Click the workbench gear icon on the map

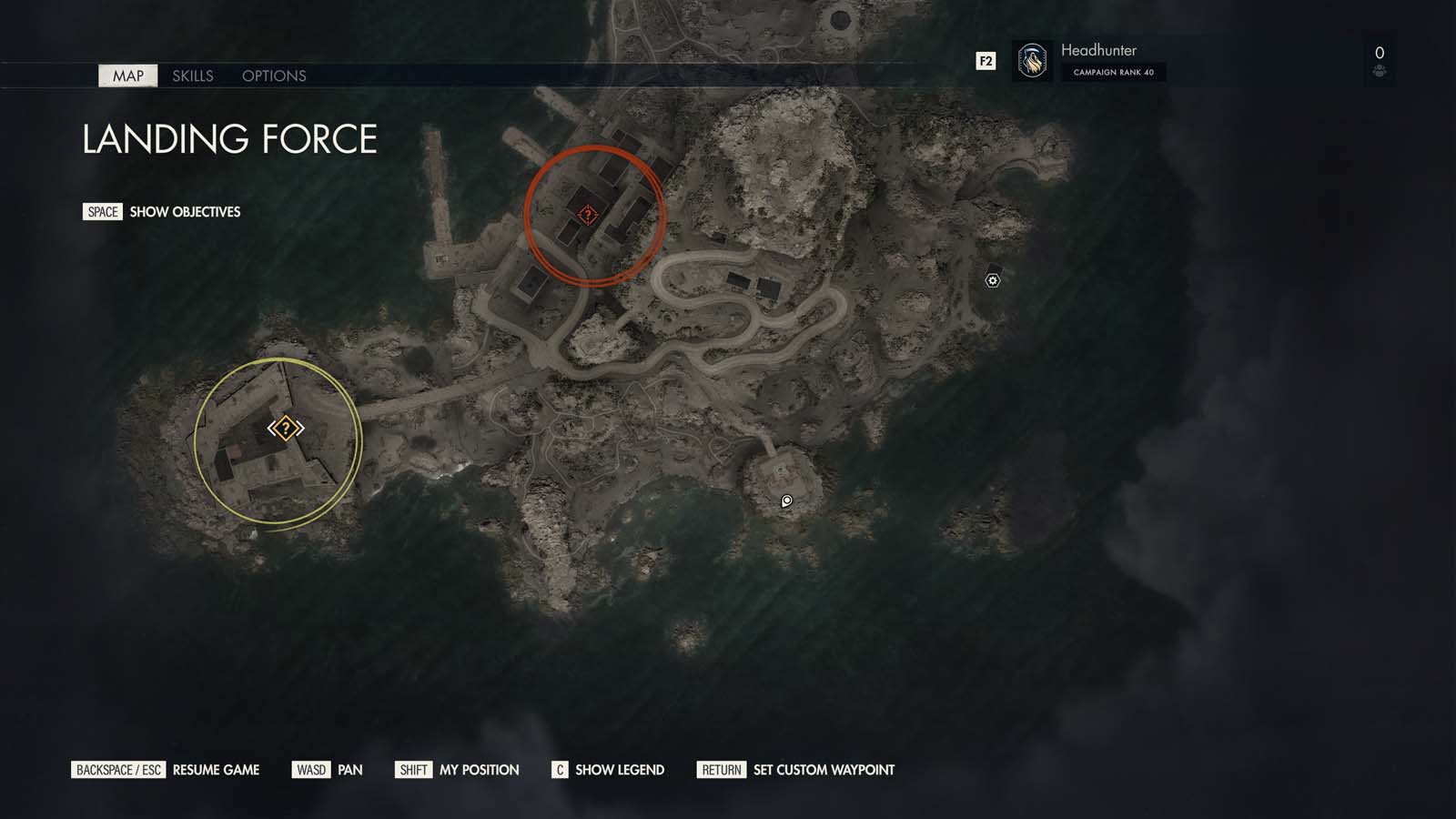coord(992,280)
